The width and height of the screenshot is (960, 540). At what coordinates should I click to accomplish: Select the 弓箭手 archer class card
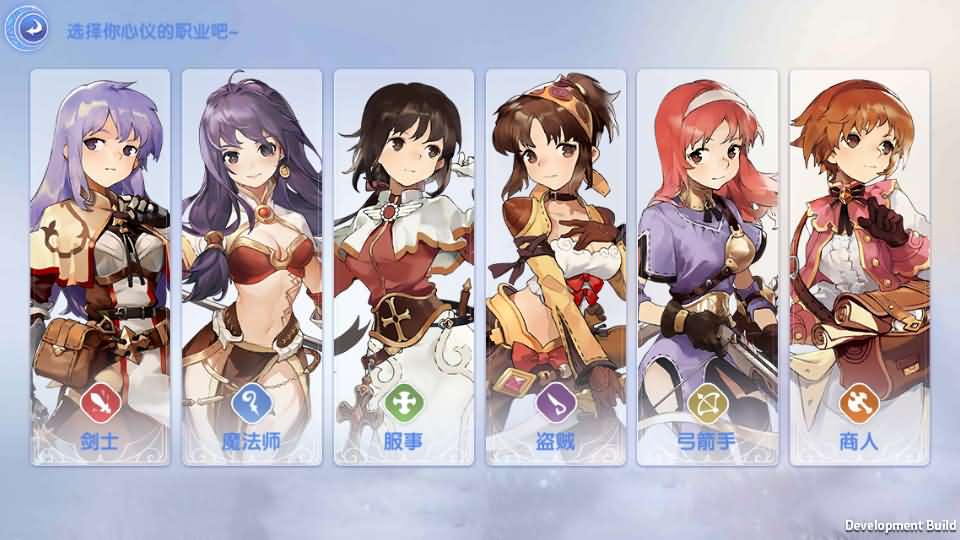pyautogui.click(x=708, y=267)
